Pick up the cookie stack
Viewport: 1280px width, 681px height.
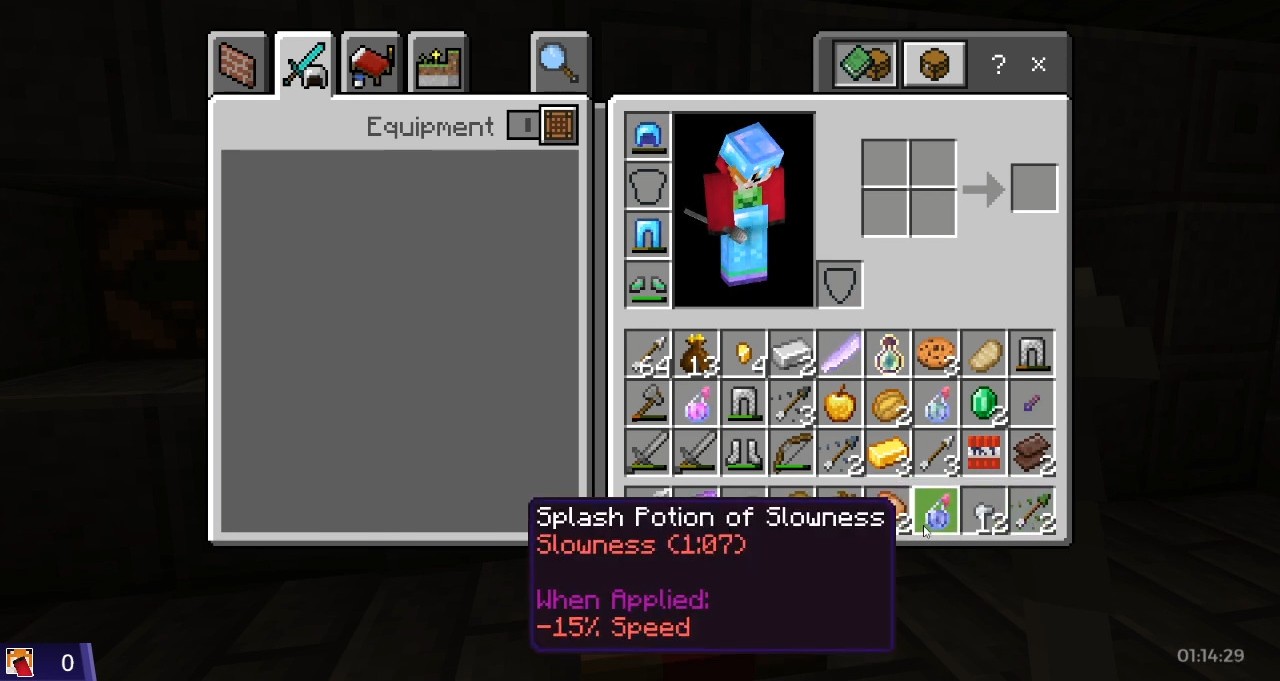936,355
